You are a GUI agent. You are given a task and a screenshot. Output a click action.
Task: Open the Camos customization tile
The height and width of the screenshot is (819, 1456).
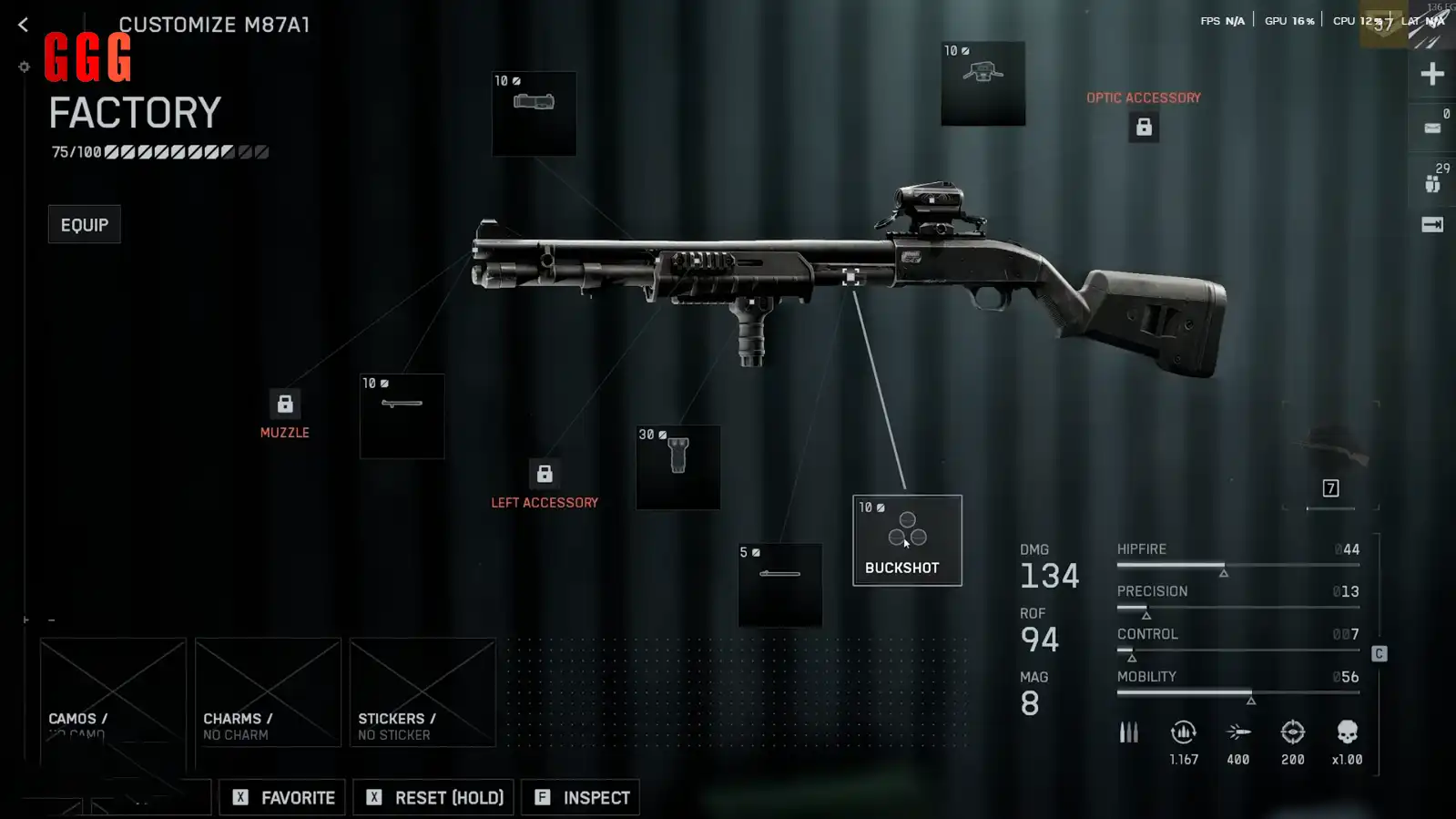[x=113, y=692]
